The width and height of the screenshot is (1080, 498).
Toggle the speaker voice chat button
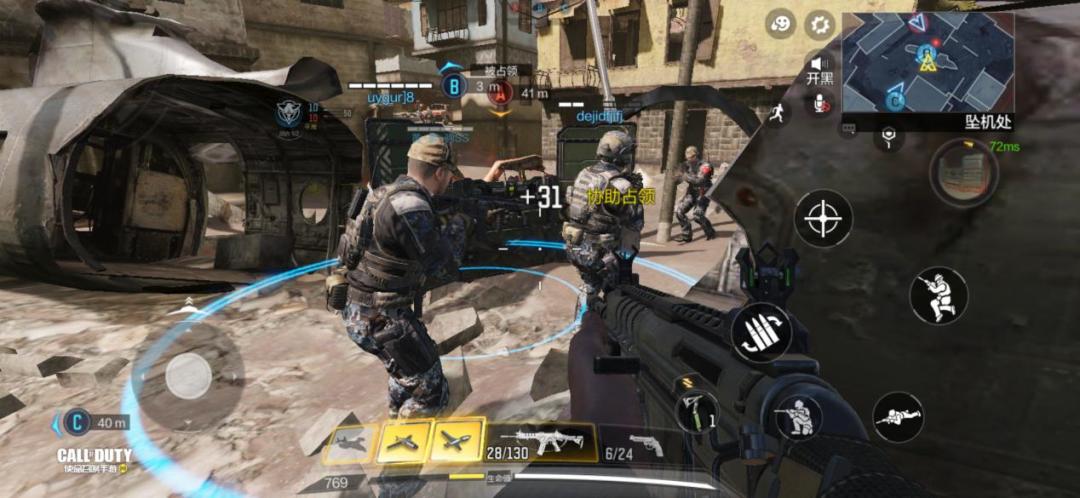(822, 64)
